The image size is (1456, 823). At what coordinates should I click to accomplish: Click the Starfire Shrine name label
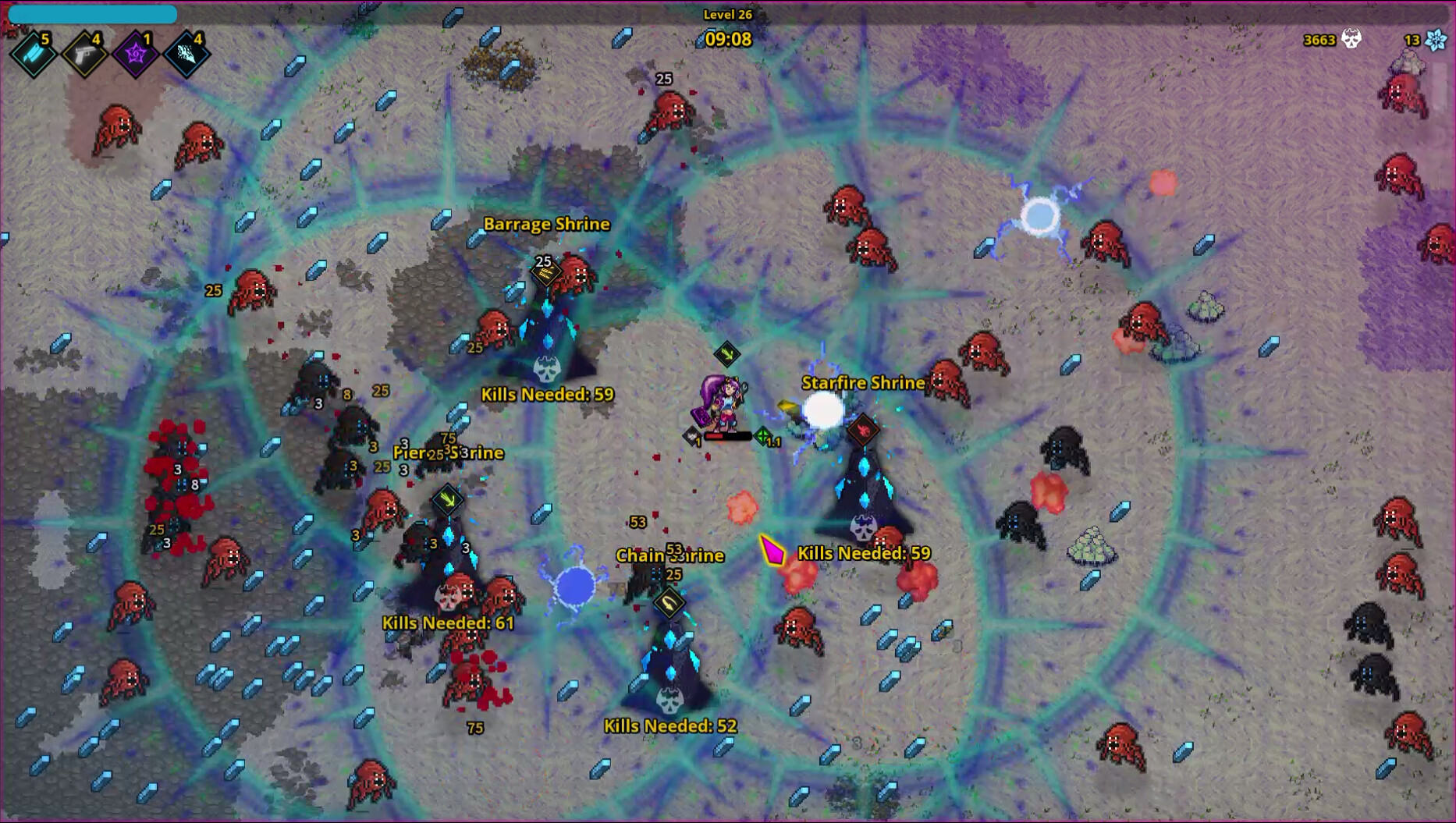tap(863, 383)
